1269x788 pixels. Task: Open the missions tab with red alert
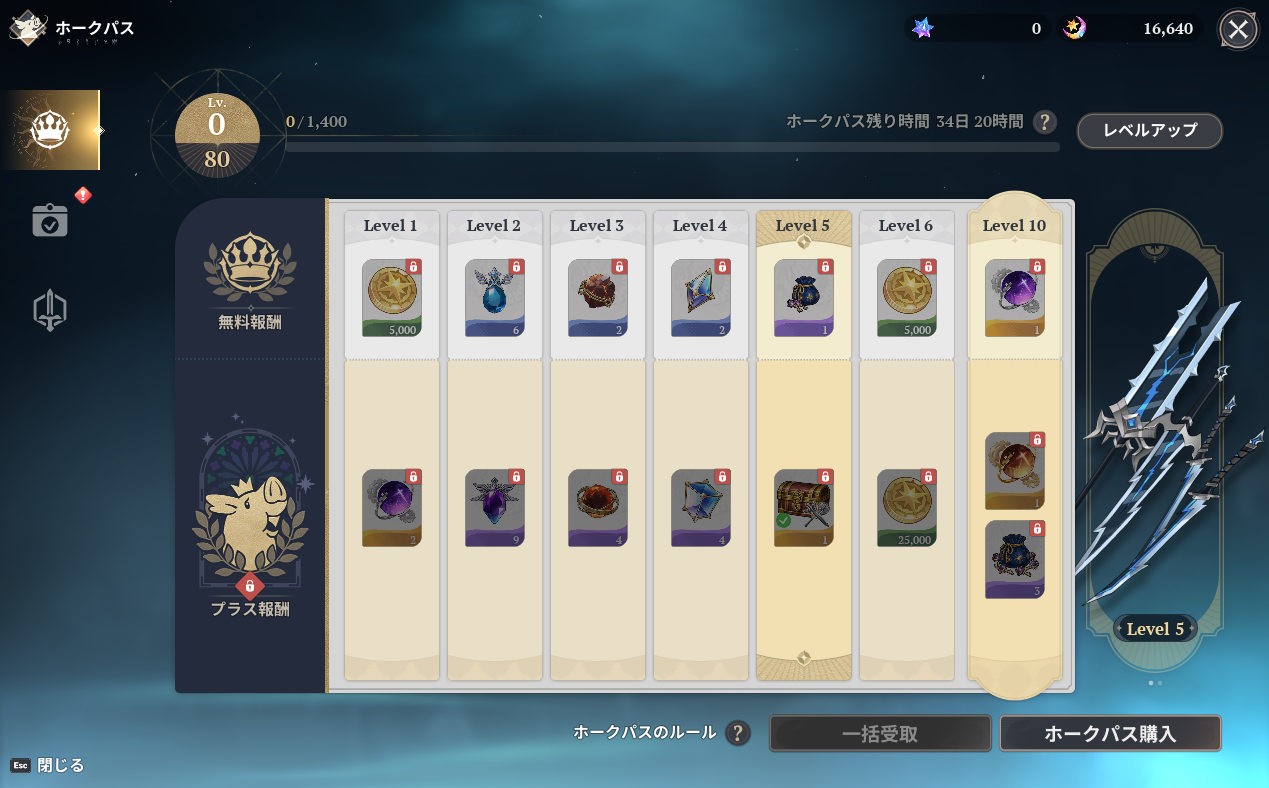pos(50,220)
